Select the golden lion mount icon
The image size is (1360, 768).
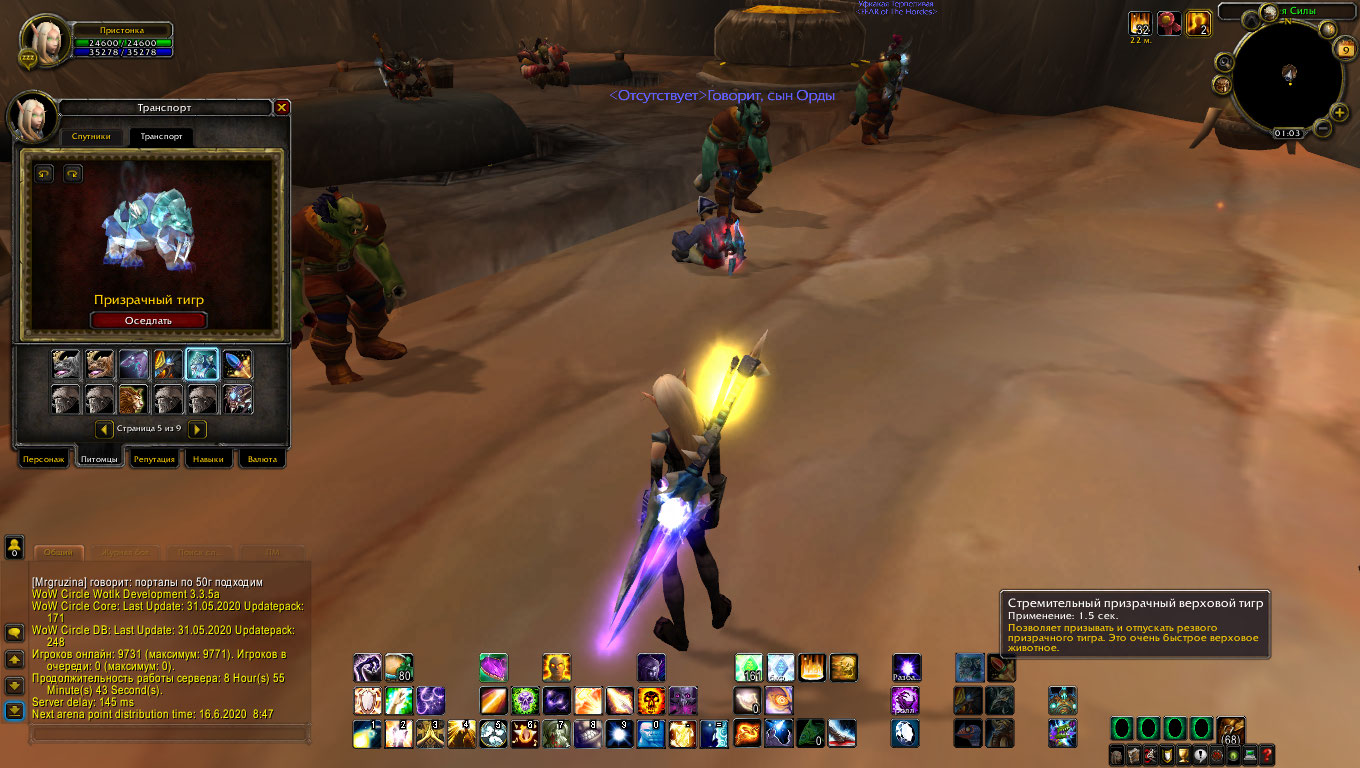pos(135,399)
